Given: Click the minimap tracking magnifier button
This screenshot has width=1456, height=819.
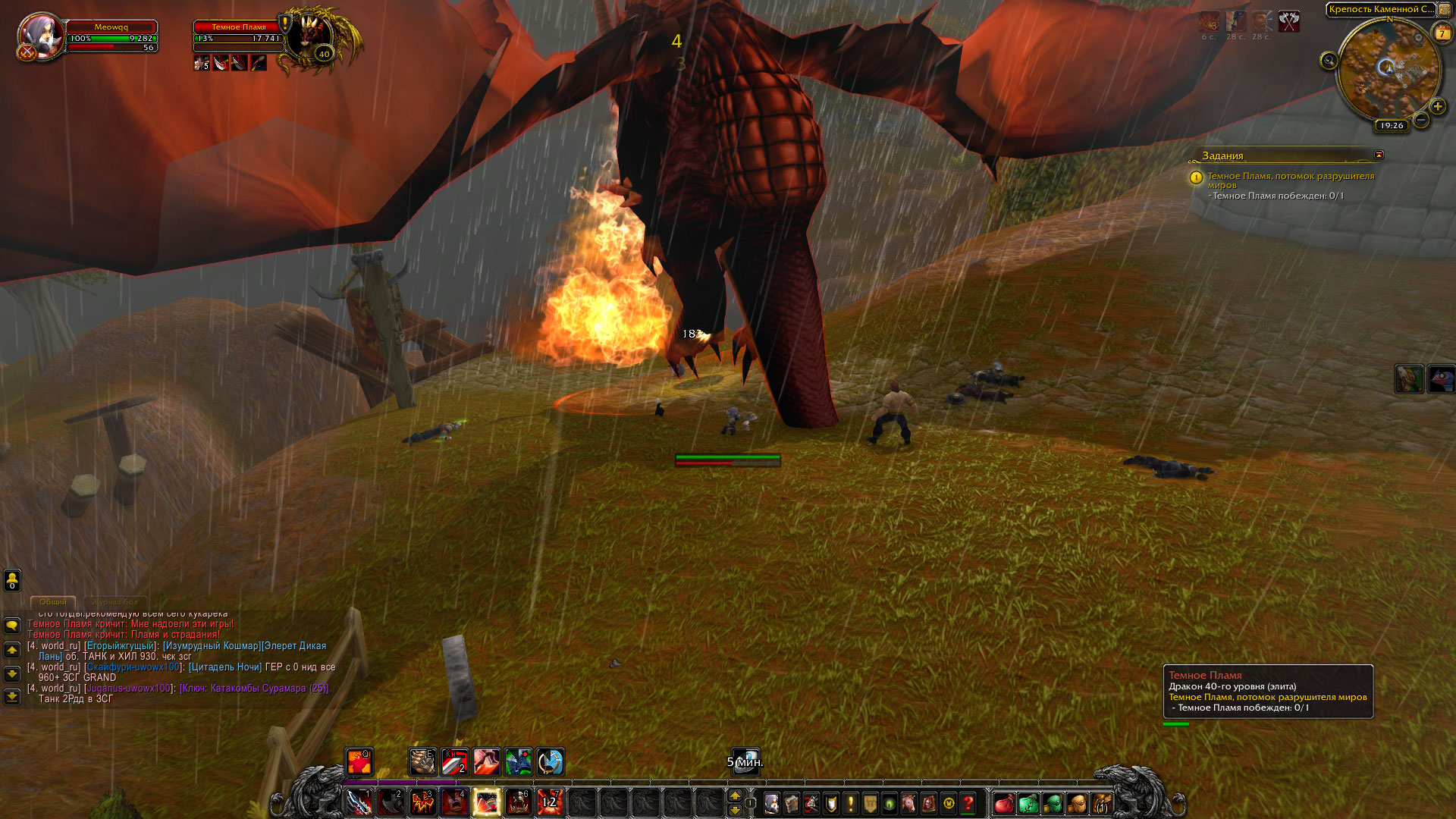Looking at the screenshot, I should 1329,61.
